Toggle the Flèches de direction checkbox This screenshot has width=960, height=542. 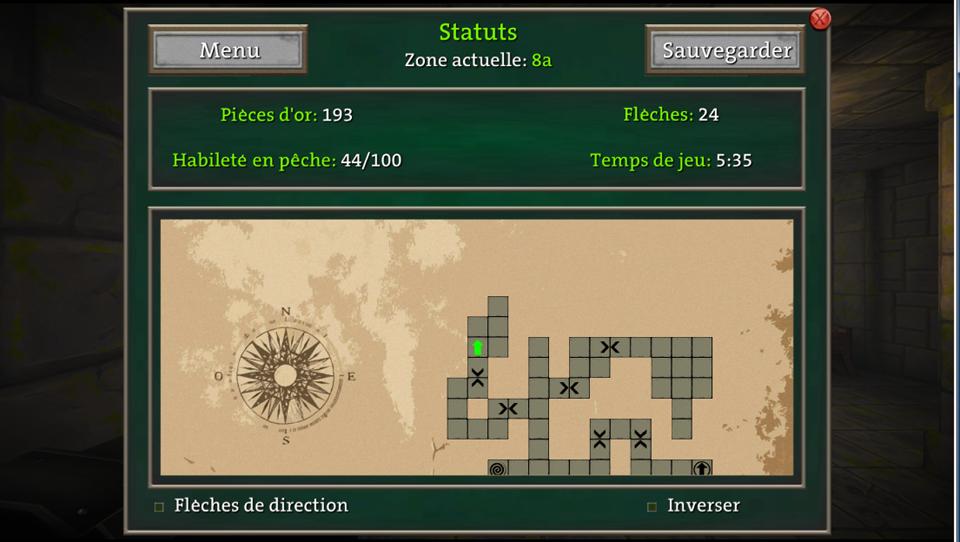tap(159, 507)
